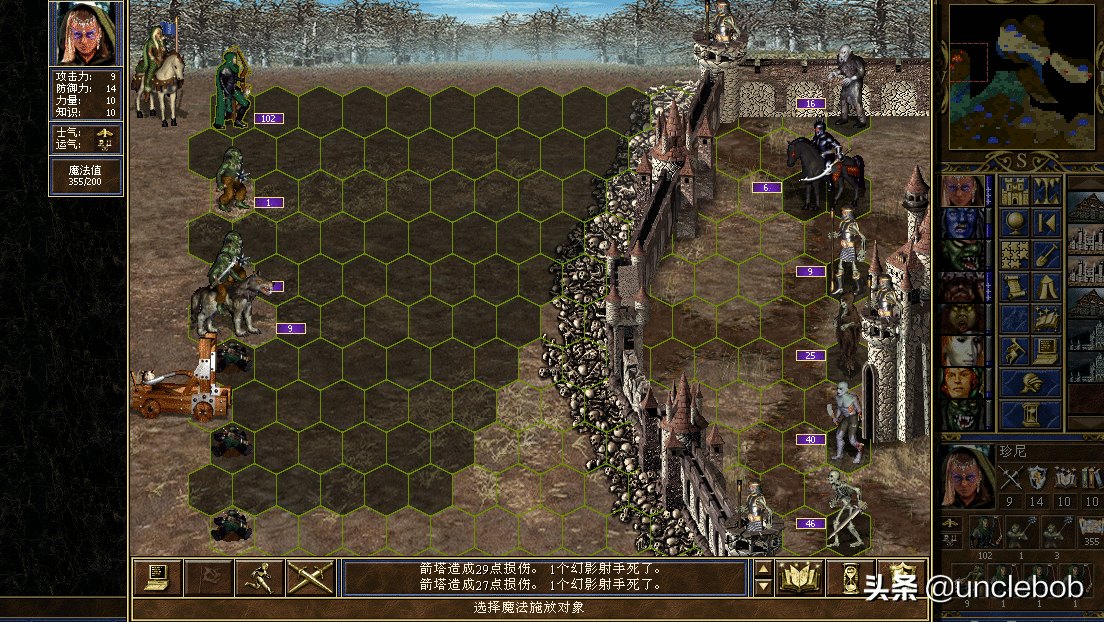Open the spellbook in the combat bar
Image resolution: width=1104 pixels, height=622 pixels.
tap(799, 577)
